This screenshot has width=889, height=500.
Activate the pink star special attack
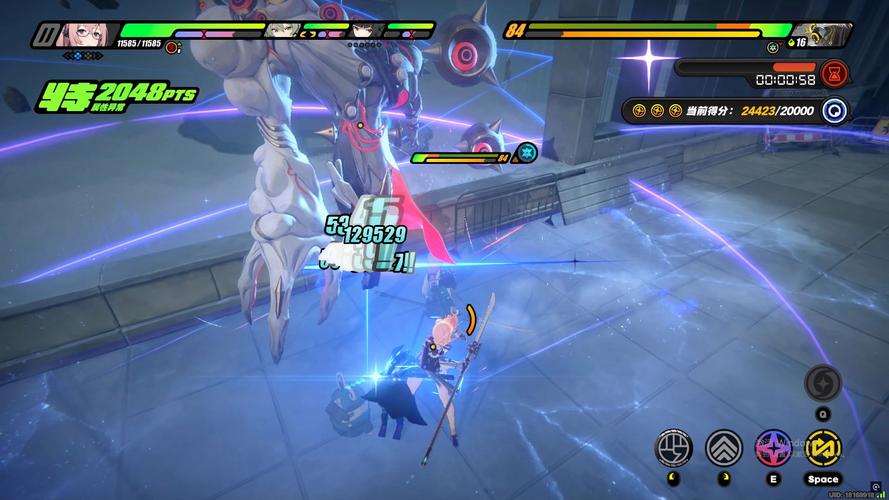coord(773,447)
